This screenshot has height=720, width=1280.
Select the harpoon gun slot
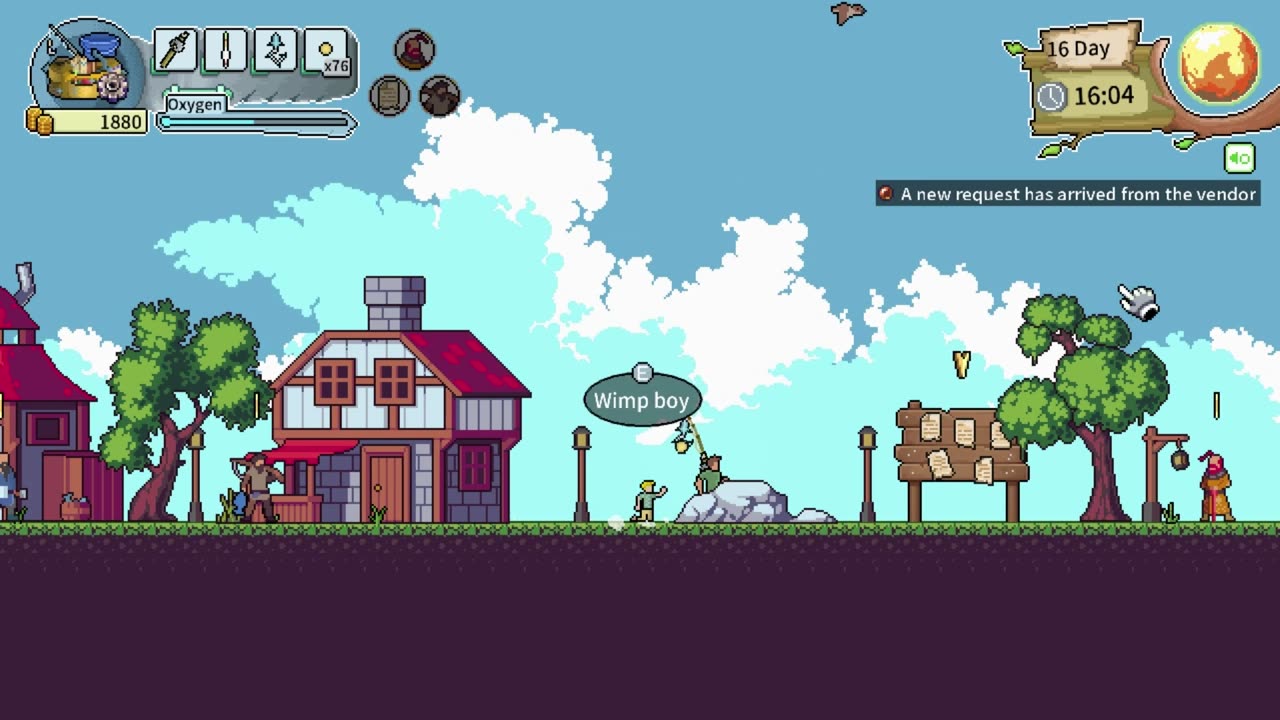(175, 50)
